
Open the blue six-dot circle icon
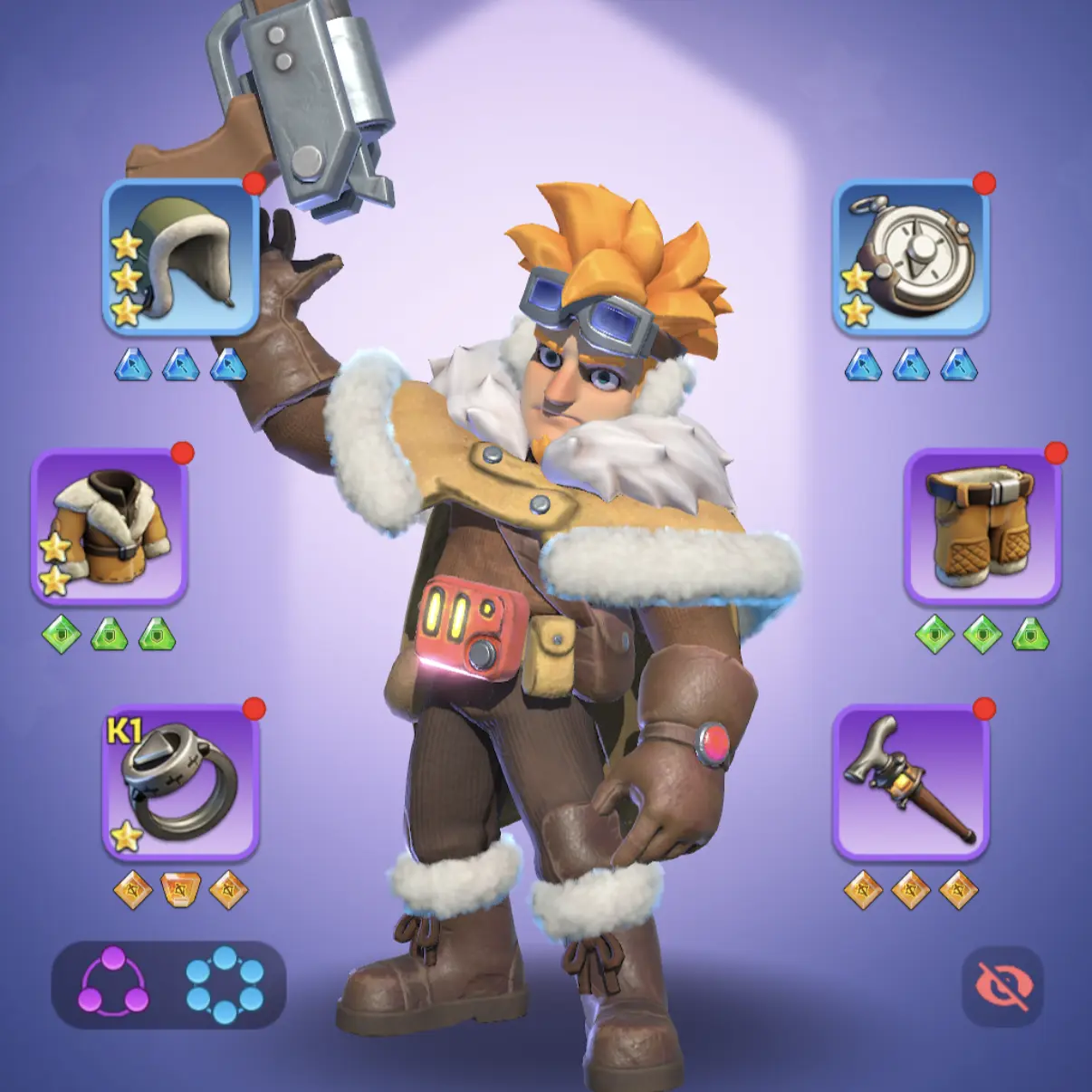225,984
